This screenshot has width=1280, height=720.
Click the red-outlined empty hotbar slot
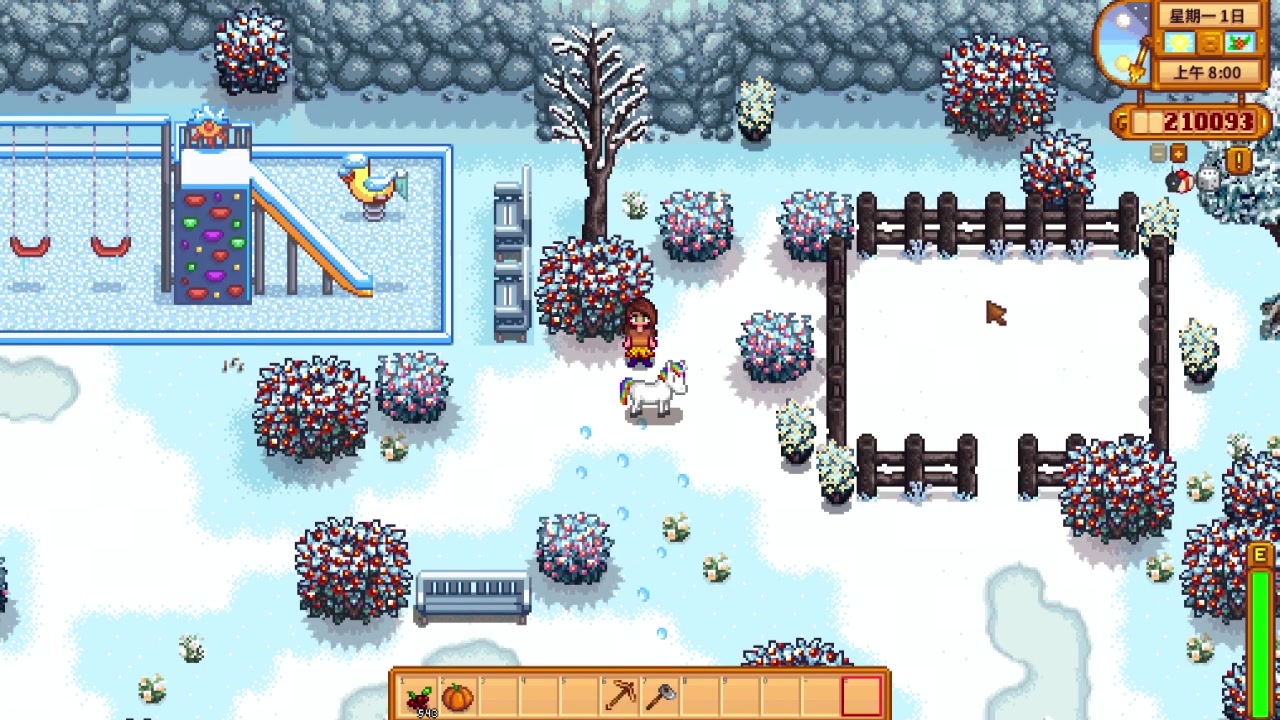tap(862, 696)
